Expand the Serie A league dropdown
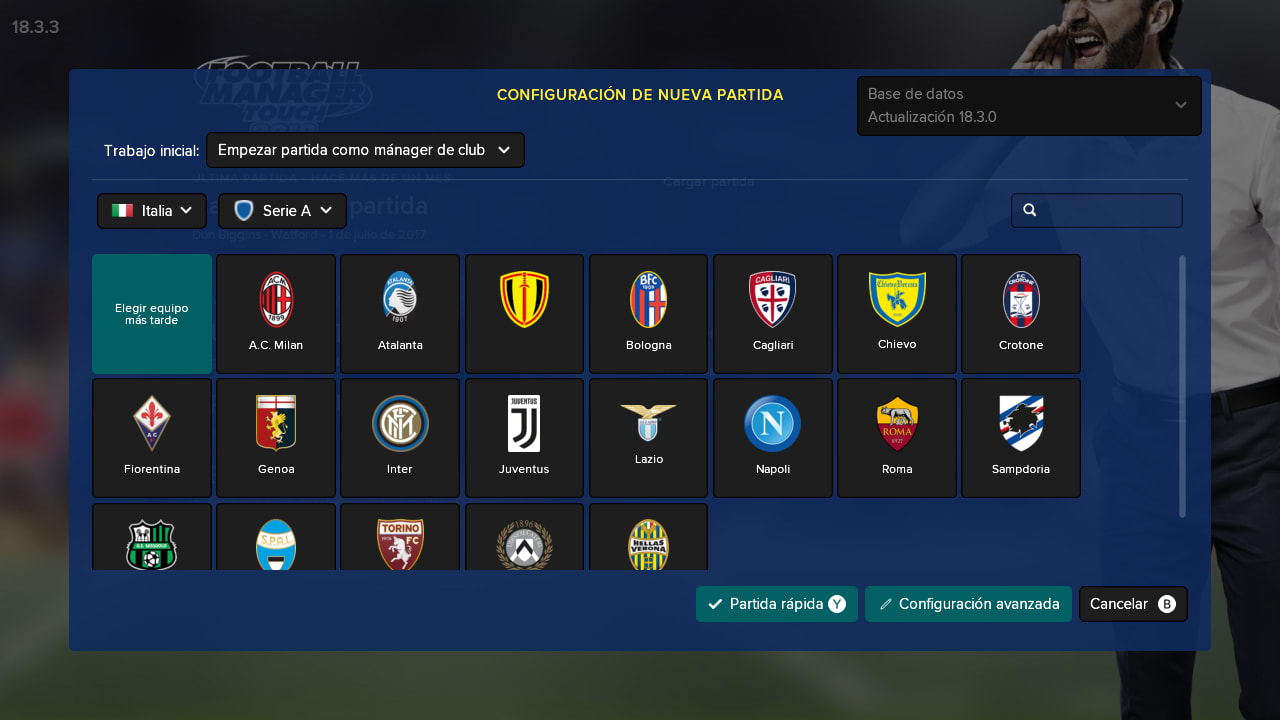Viewport: 1280px width, 720px height. [282, 210]
